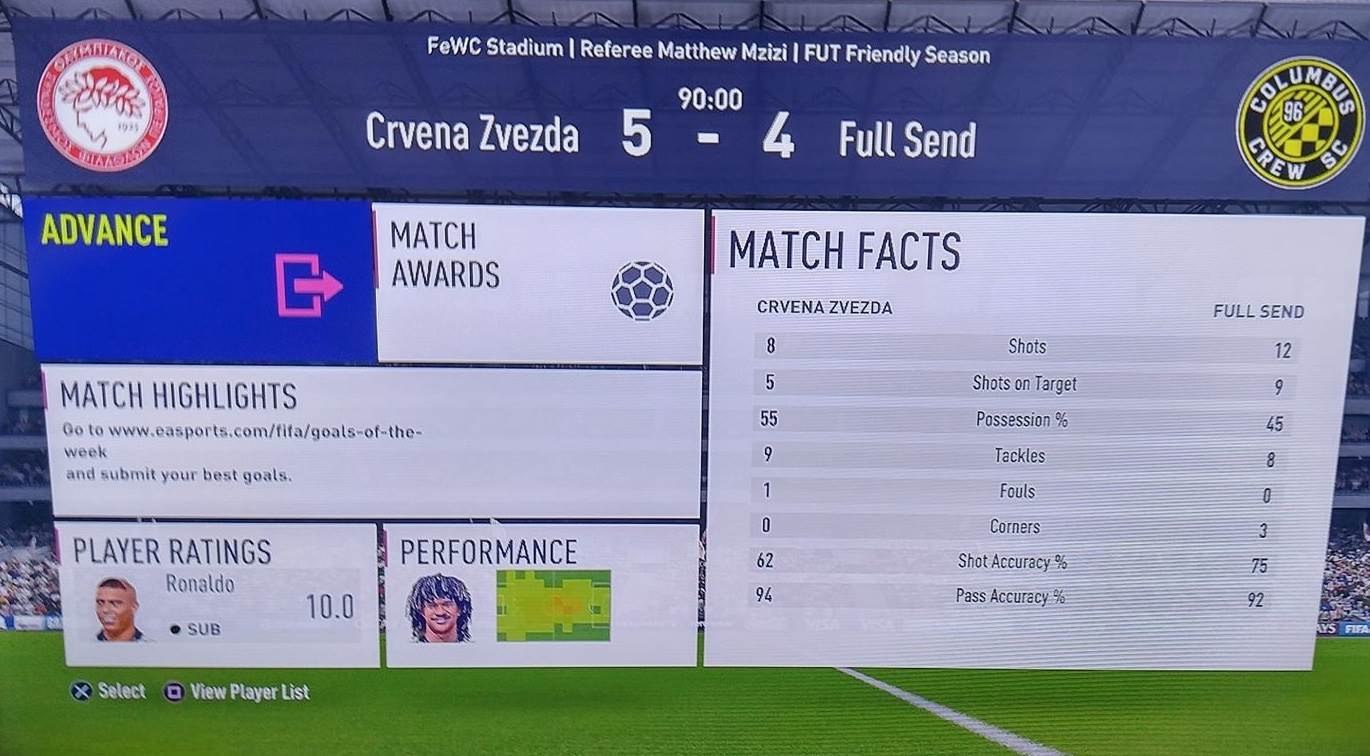The height and width of the screenshot is (756, 1370).
Task: Open the Performance heatmap panel
Action: [x=541, y=594]
